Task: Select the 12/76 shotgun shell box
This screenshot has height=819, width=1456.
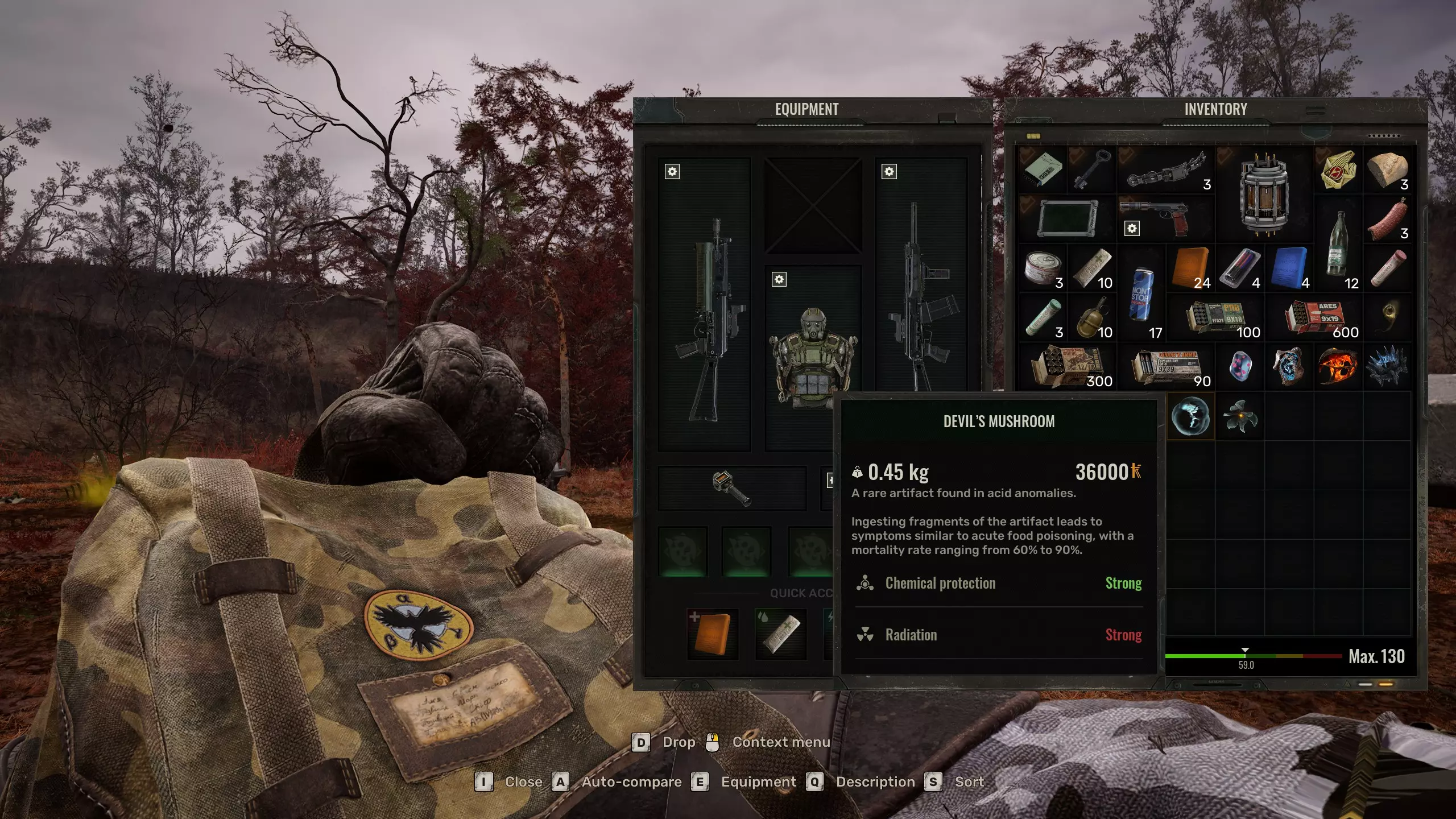Action: point(1067,366)
